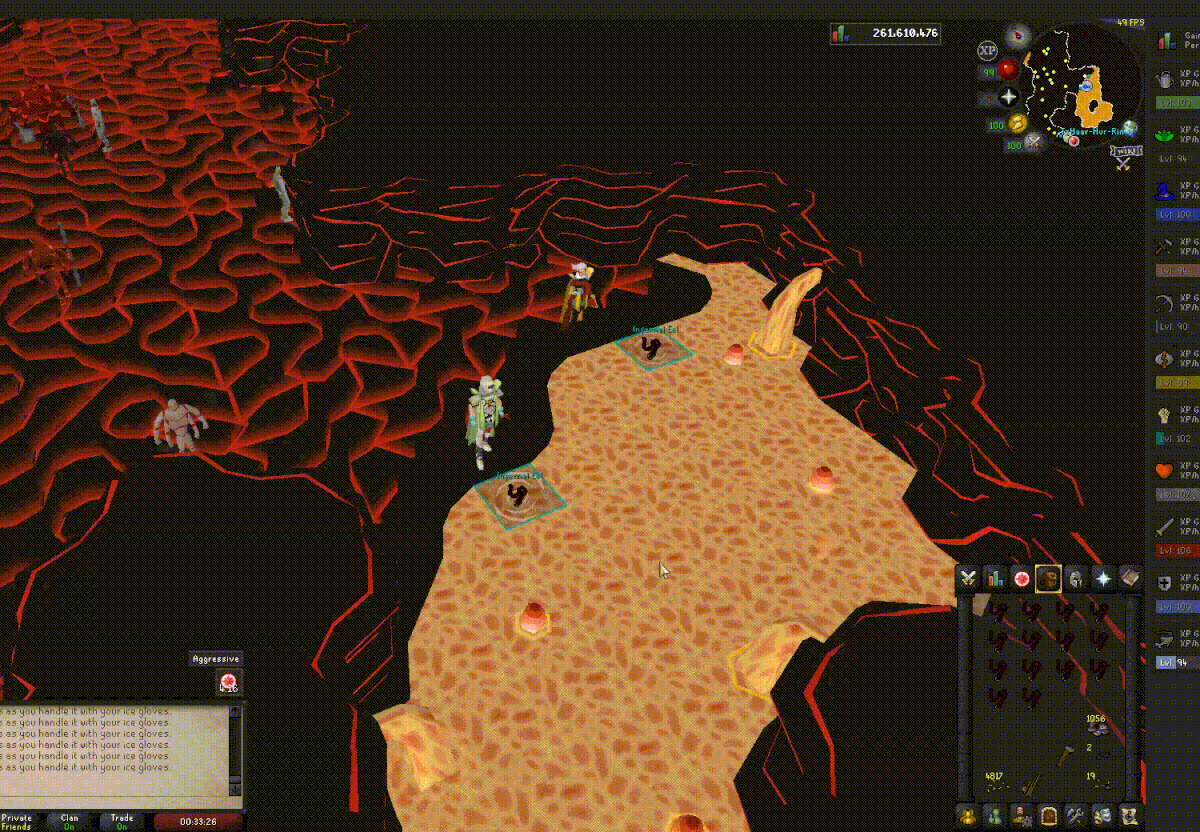Image resolution: width=1200 pixels, height=832 pixels.
Task: Activate the Quick-prayers orb
Action: [1009, 97]
